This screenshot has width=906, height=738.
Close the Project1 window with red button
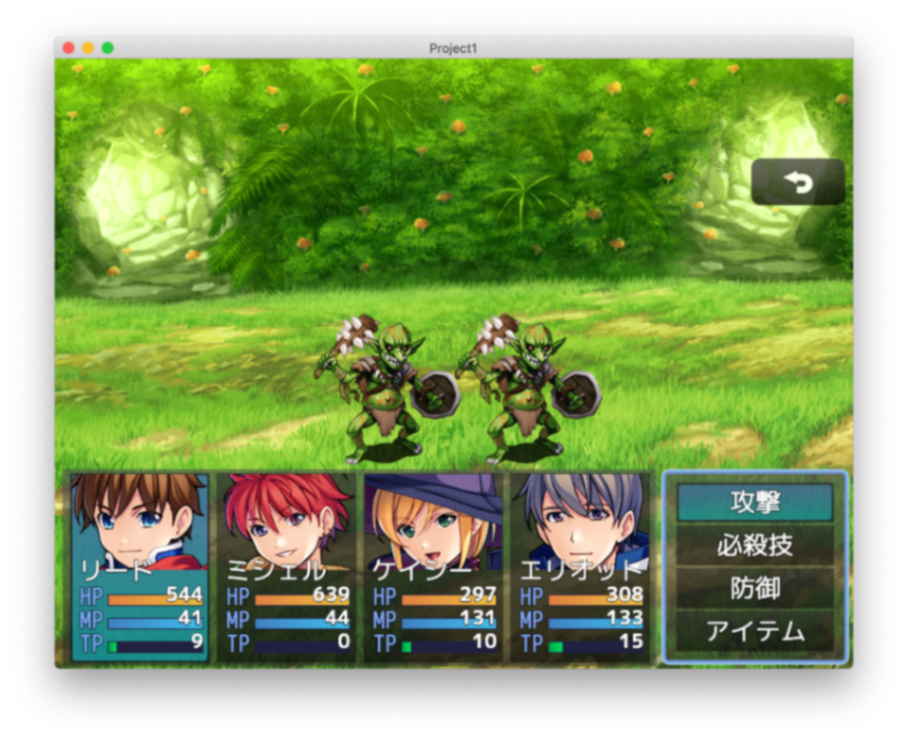pos(68,48)
